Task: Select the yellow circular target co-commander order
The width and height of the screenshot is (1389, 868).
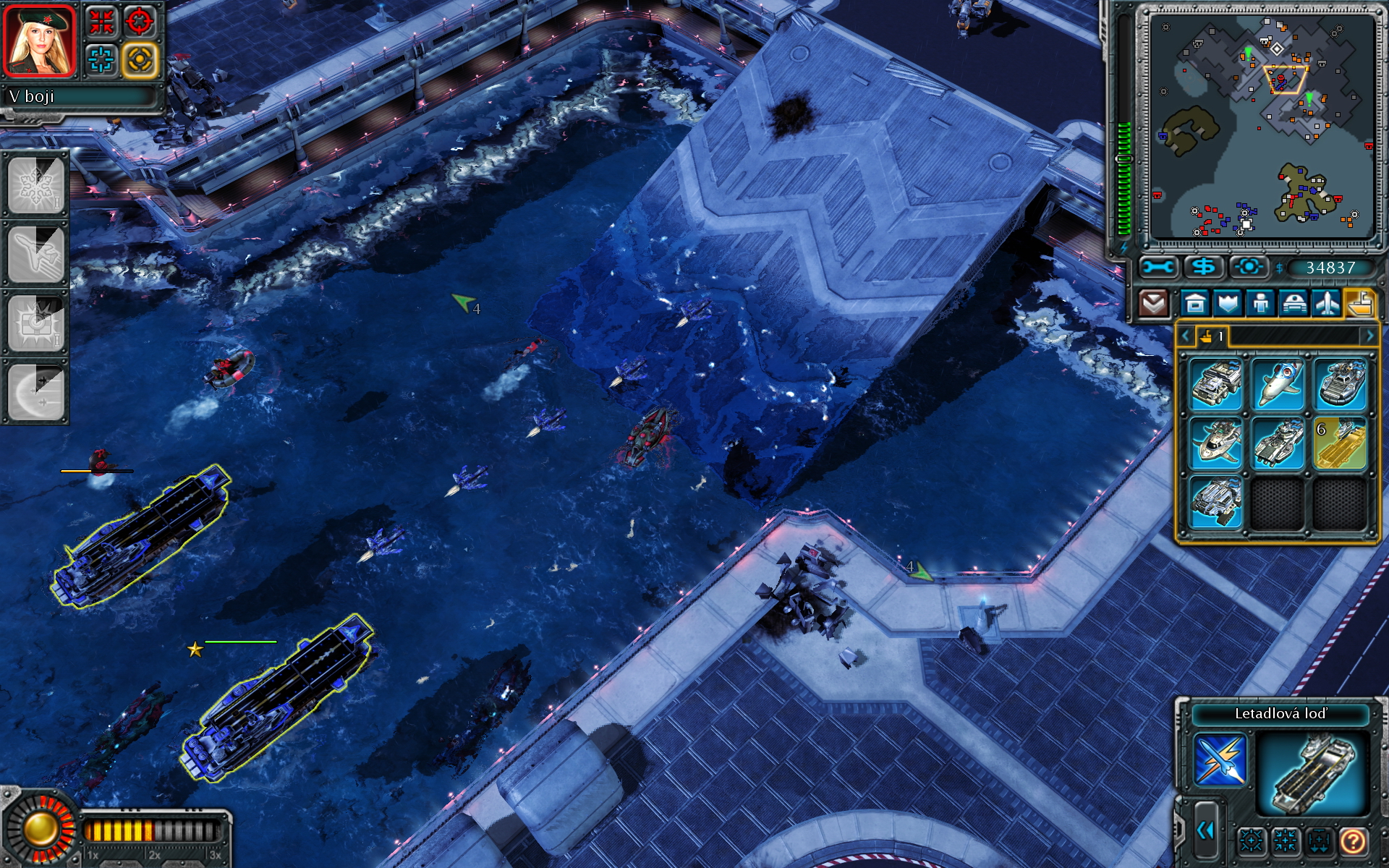Action: coord(140,59)
